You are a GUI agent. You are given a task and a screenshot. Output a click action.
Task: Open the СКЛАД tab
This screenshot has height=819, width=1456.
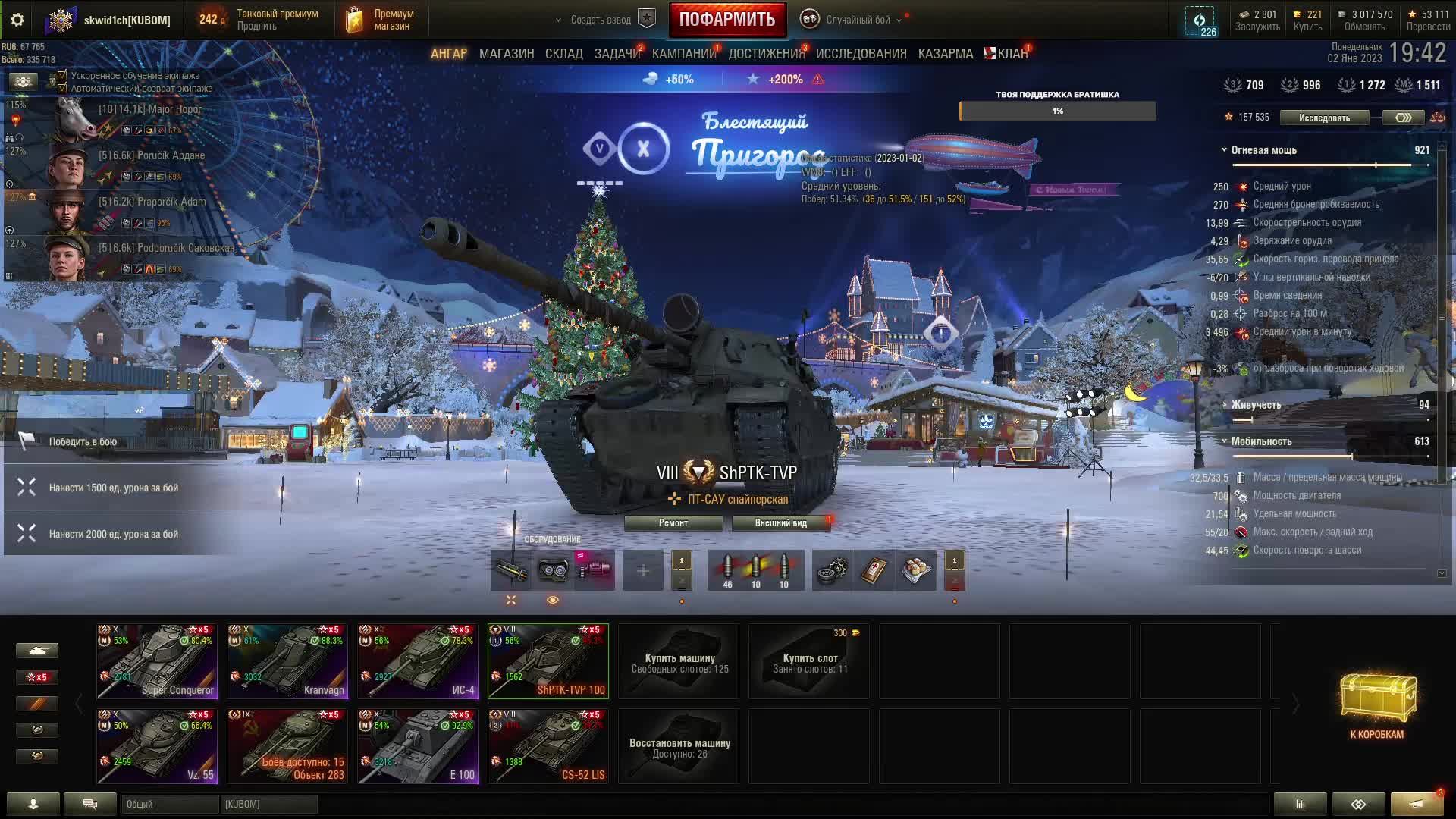[564, 54]
